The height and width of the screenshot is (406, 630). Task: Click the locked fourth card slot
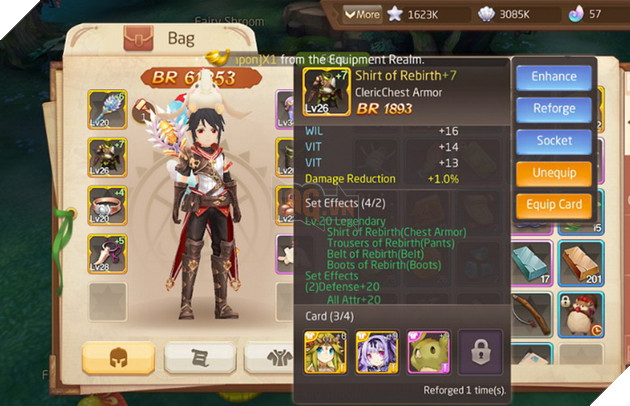(478, 352)
